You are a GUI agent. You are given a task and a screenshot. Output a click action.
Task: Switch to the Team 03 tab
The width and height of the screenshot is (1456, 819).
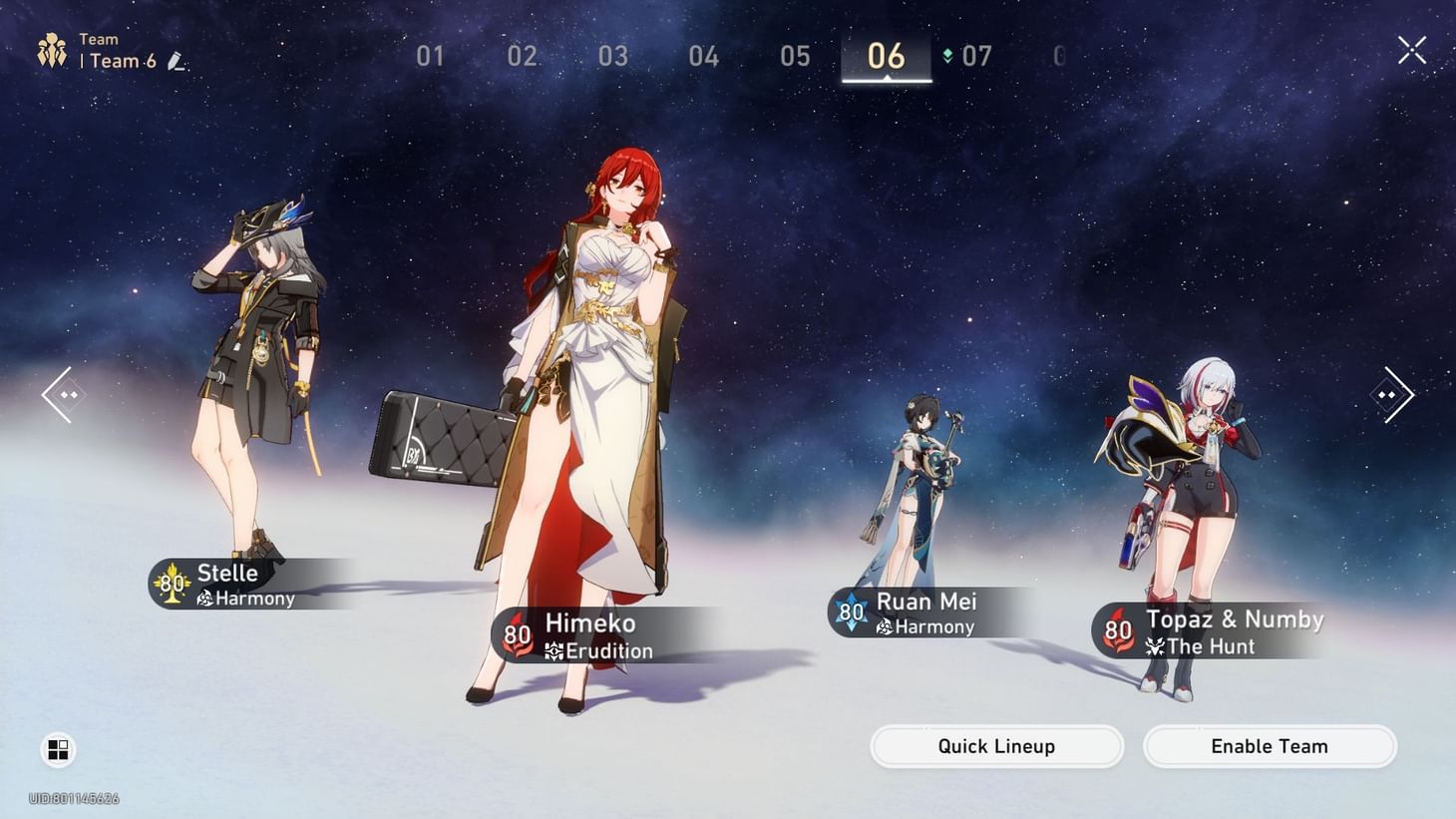(613, 57)
